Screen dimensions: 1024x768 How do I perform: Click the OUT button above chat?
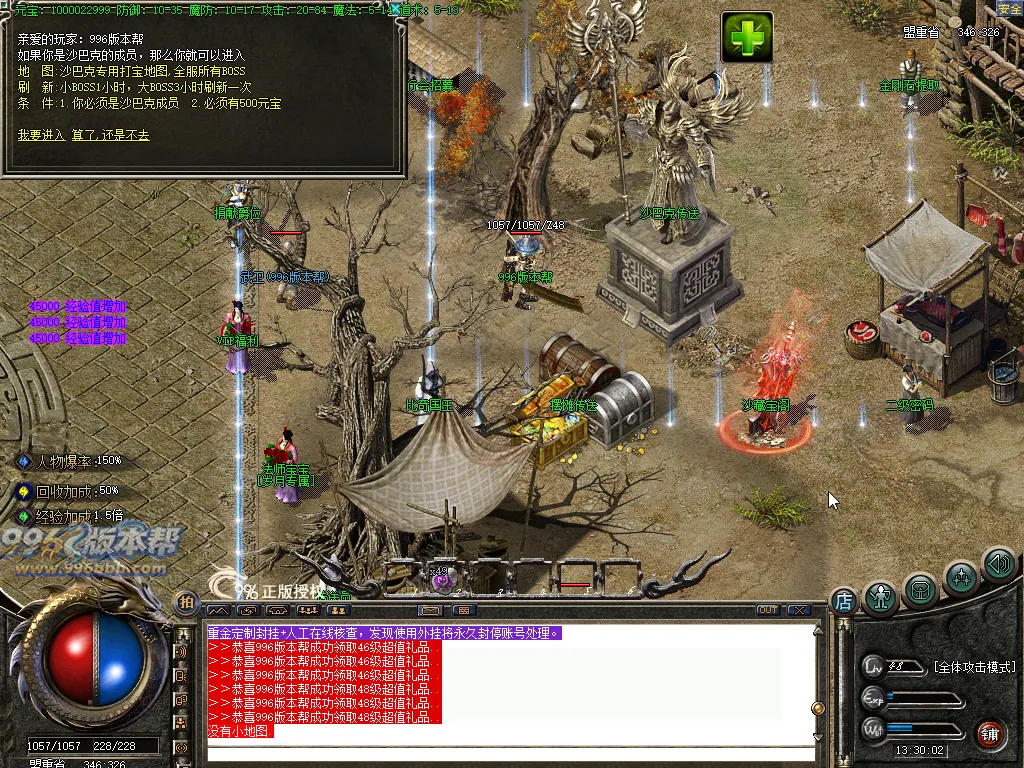(767, 610)
